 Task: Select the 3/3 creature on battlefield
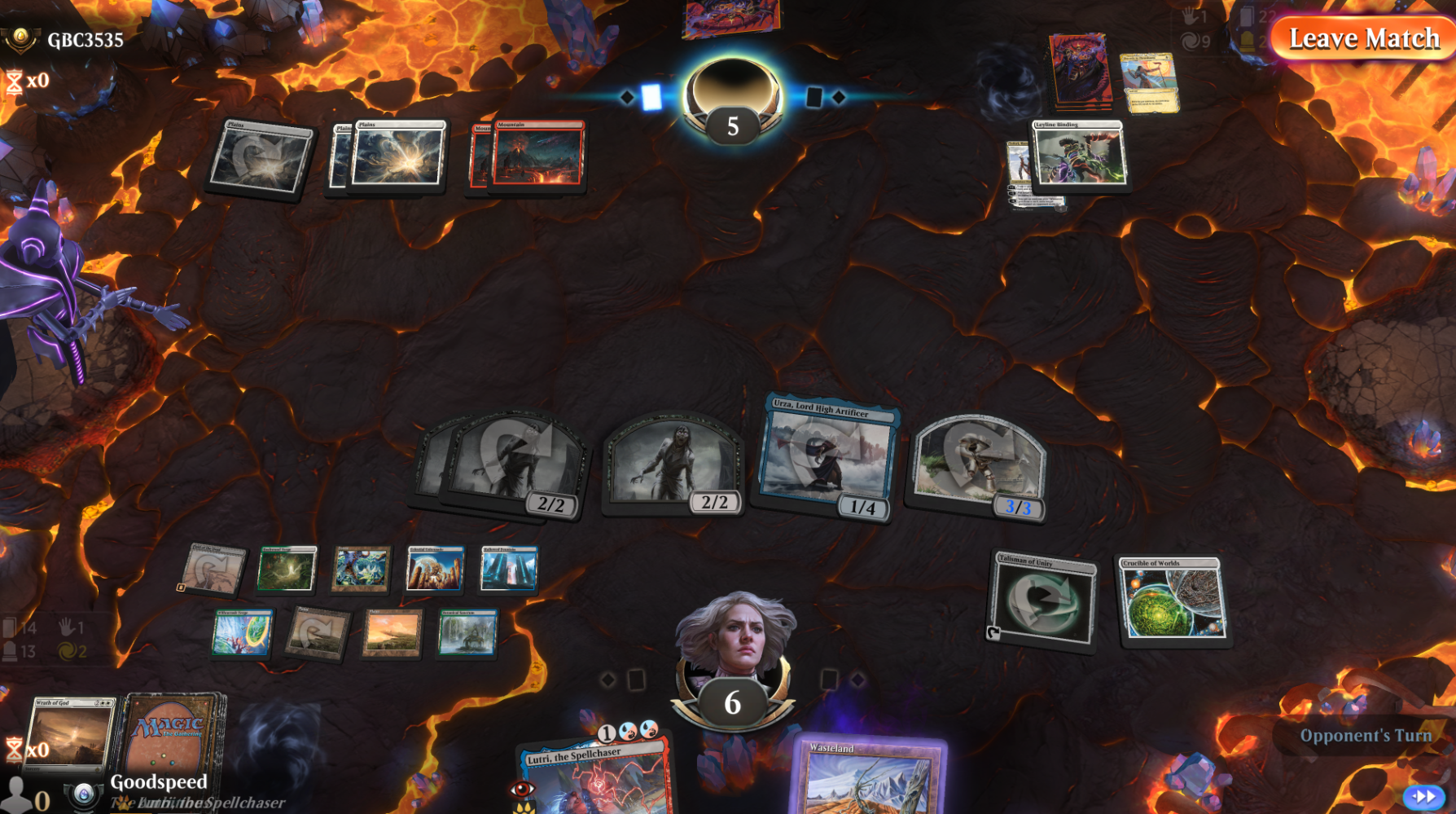coord(978,465)
